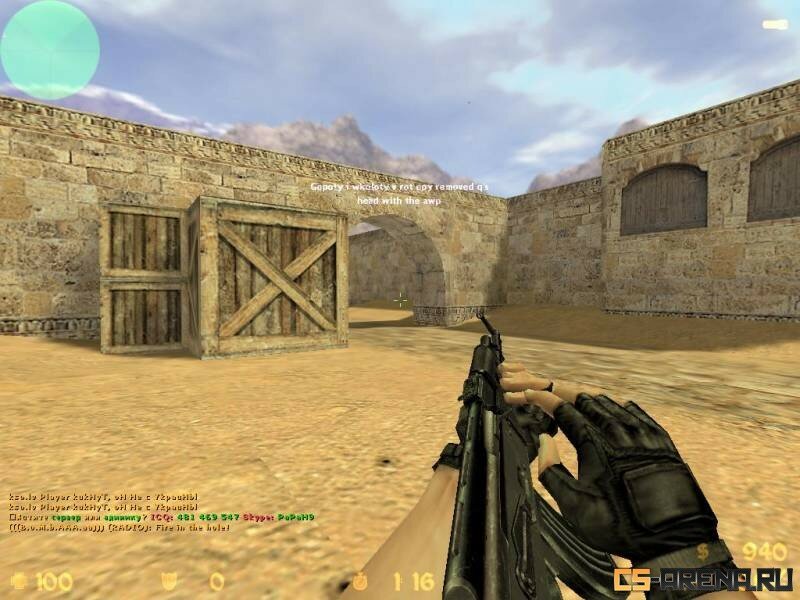Image resolution: width=800 pixels, height=600 pixels.
Task: Select the health cross icon
Action: coord(18,579)
